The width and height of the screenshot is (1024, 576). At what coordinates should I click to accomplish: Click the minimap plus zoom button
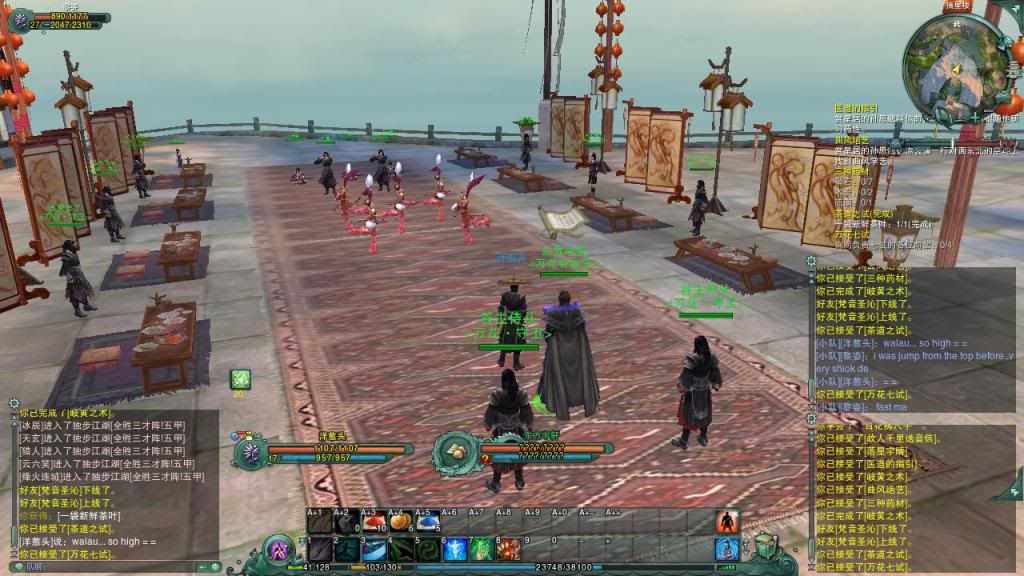973,118
